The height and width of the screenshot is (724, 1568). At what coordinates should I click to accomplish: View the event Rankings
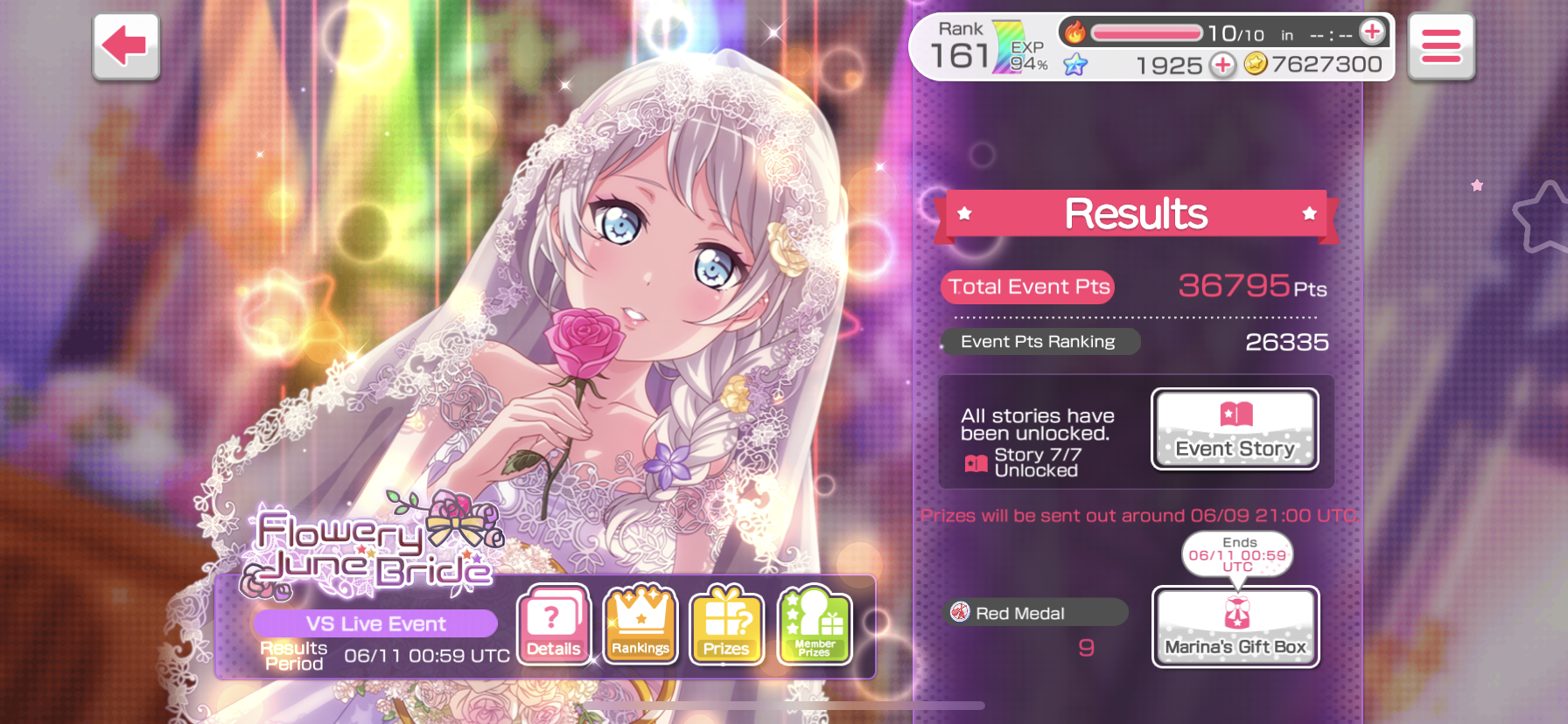coord(640,625)
